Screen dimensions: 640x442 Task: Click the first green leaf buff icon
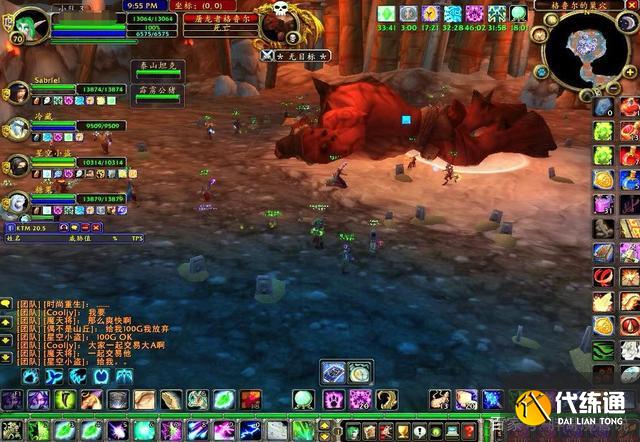(x=386, y=13)
